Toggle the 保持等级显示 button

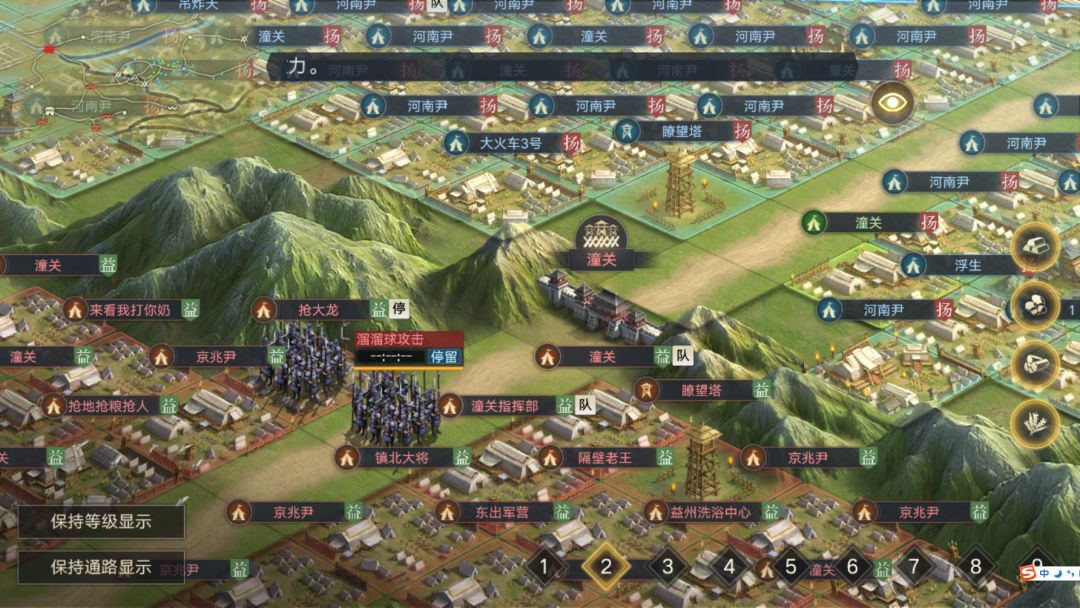pyautogui.click(x=101, y=521)
